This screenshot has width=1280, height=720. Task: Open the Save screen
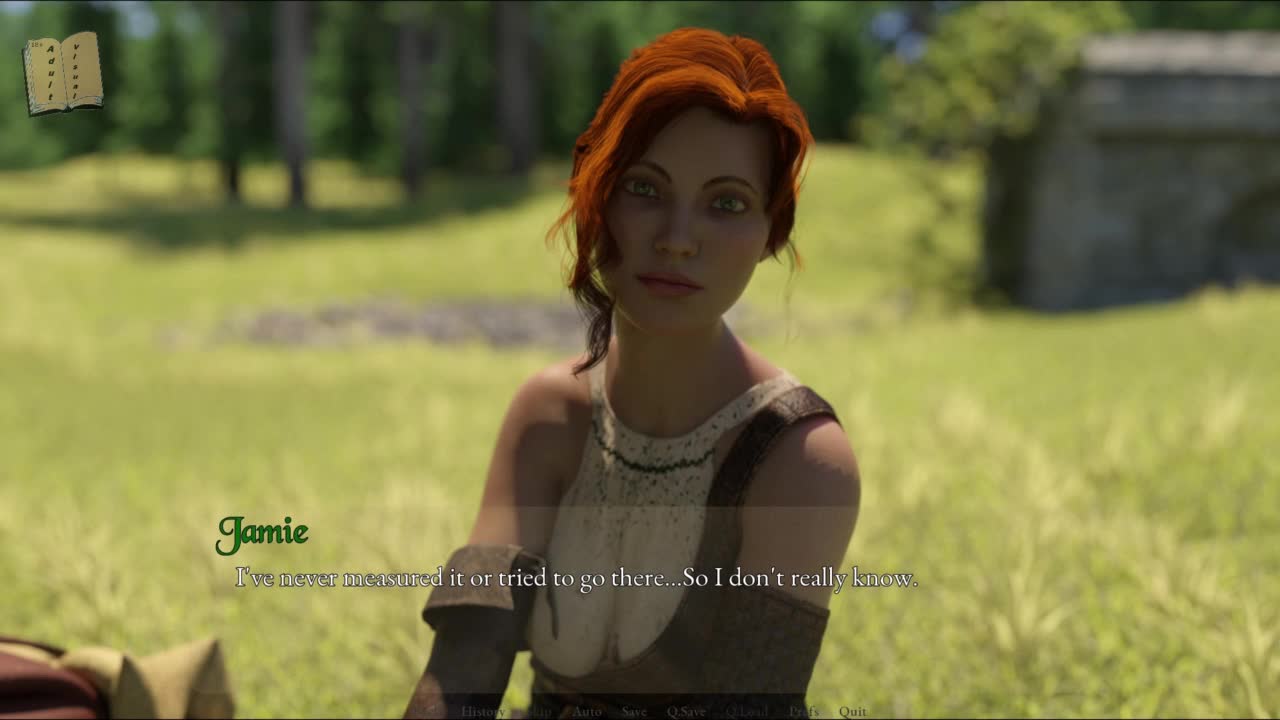(x=634, y=711)
